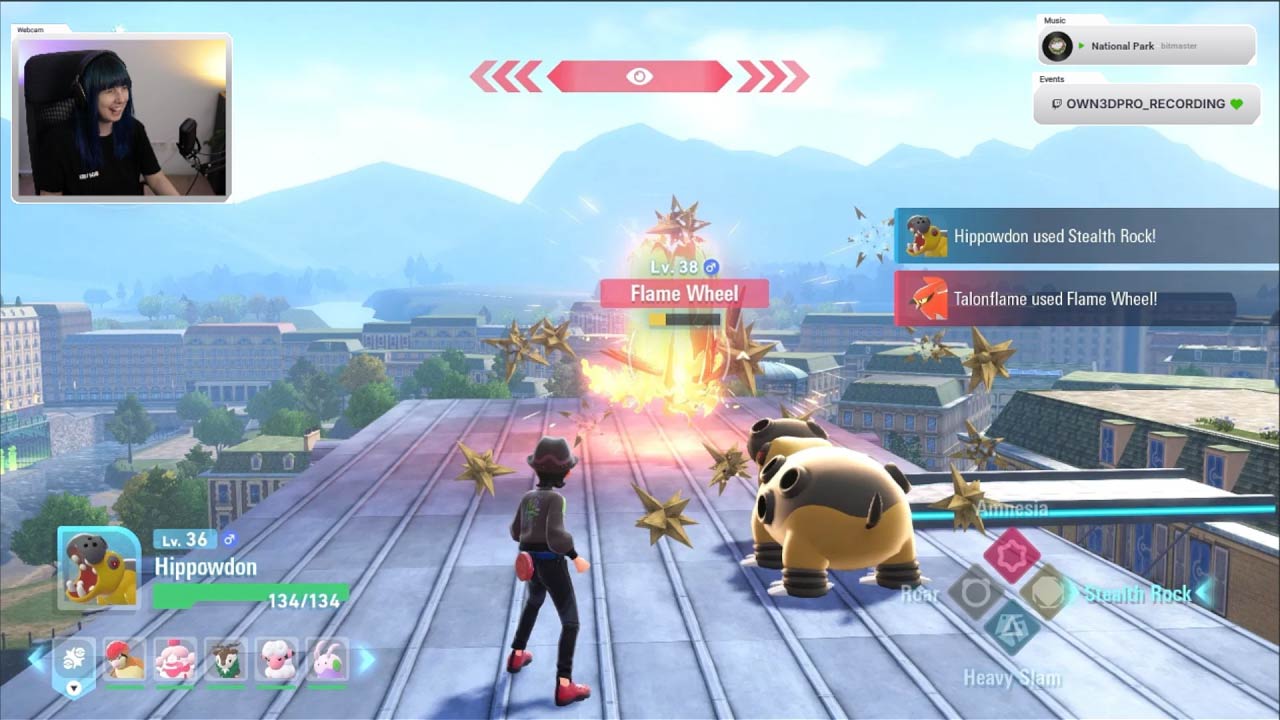The image size is (1280, 720).
Task: Select the Roar move icon
Action: coord(975,593)
